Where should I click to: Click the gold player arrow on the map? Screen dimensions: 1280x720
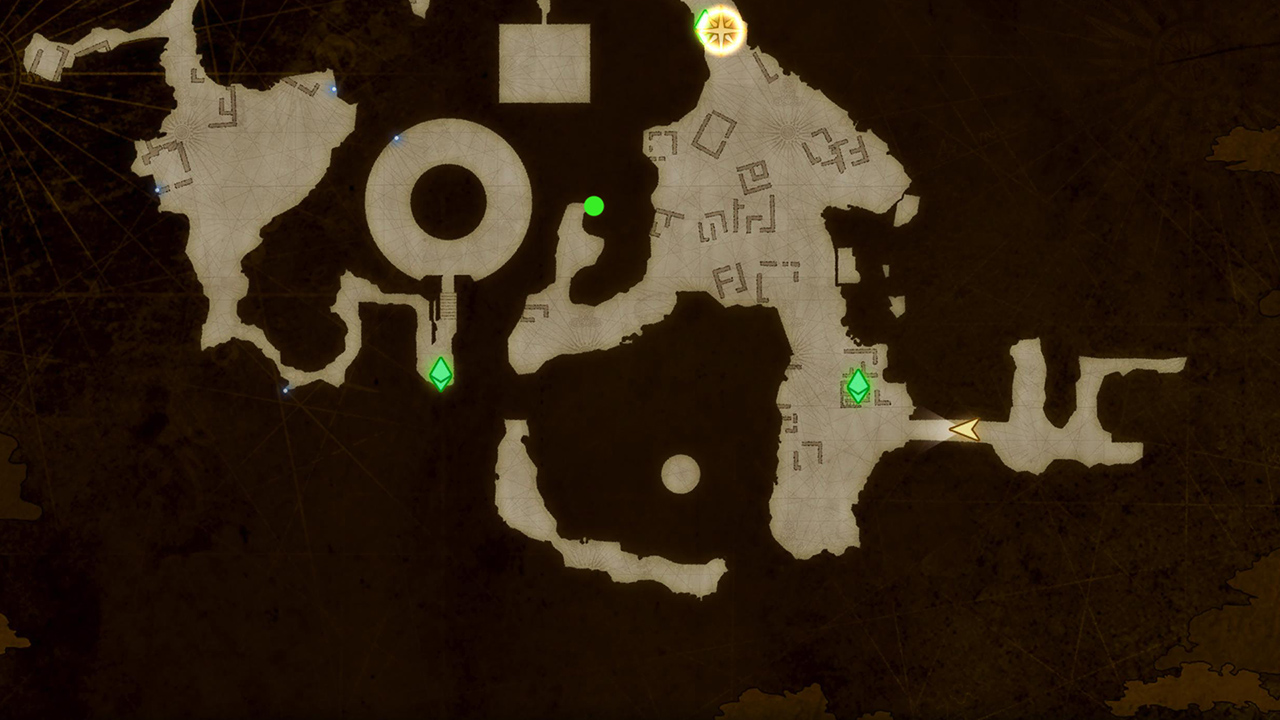[x=965, y=429]
